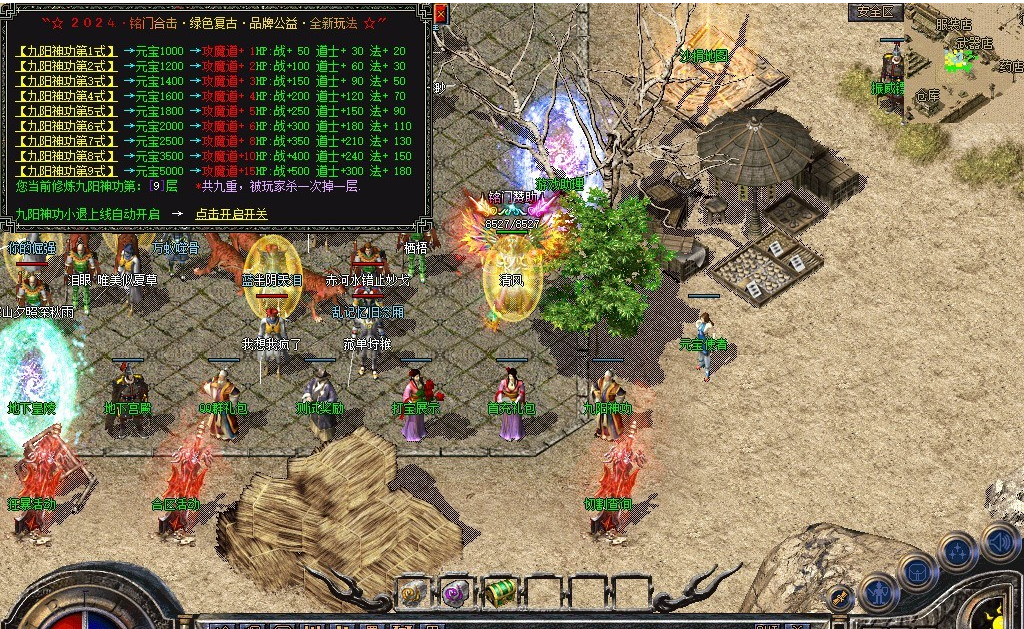Open the small crossed-swords round button

(x=842, y=598)
